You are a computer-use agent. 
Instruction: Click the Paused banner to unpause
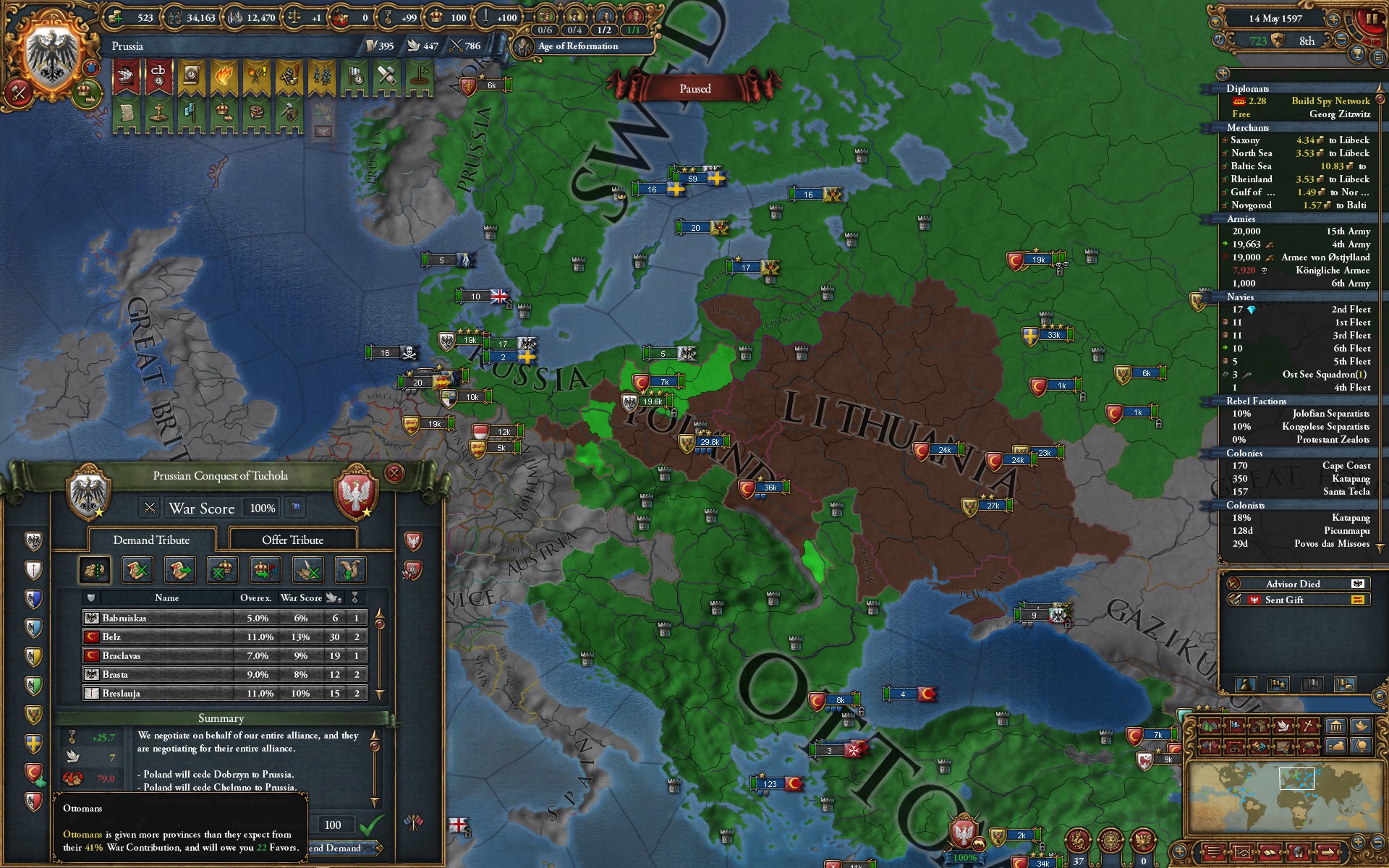coord(694,88)
